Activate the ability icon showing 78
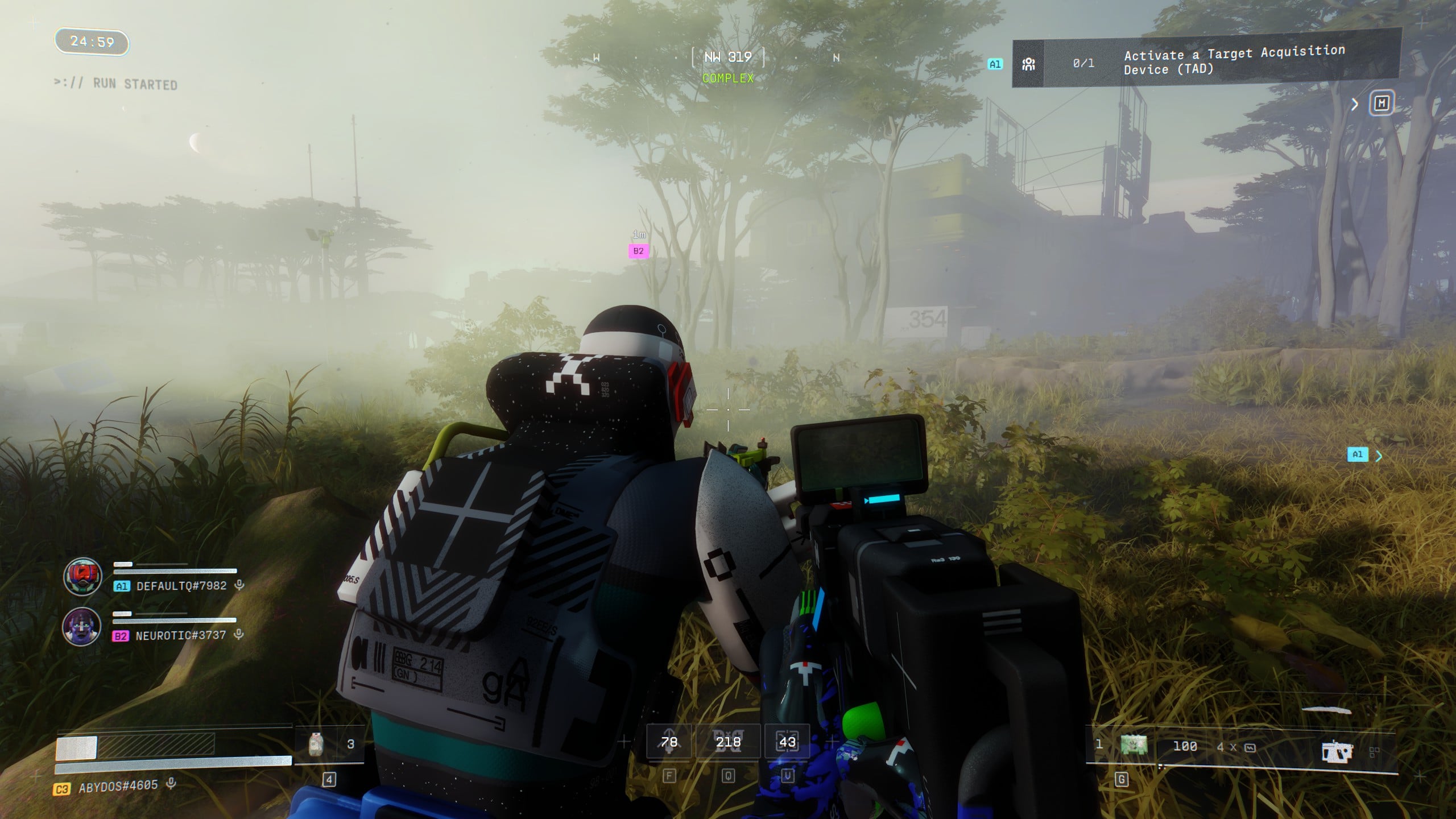The height and width of the screenshot is (819, 1456). 669,742
